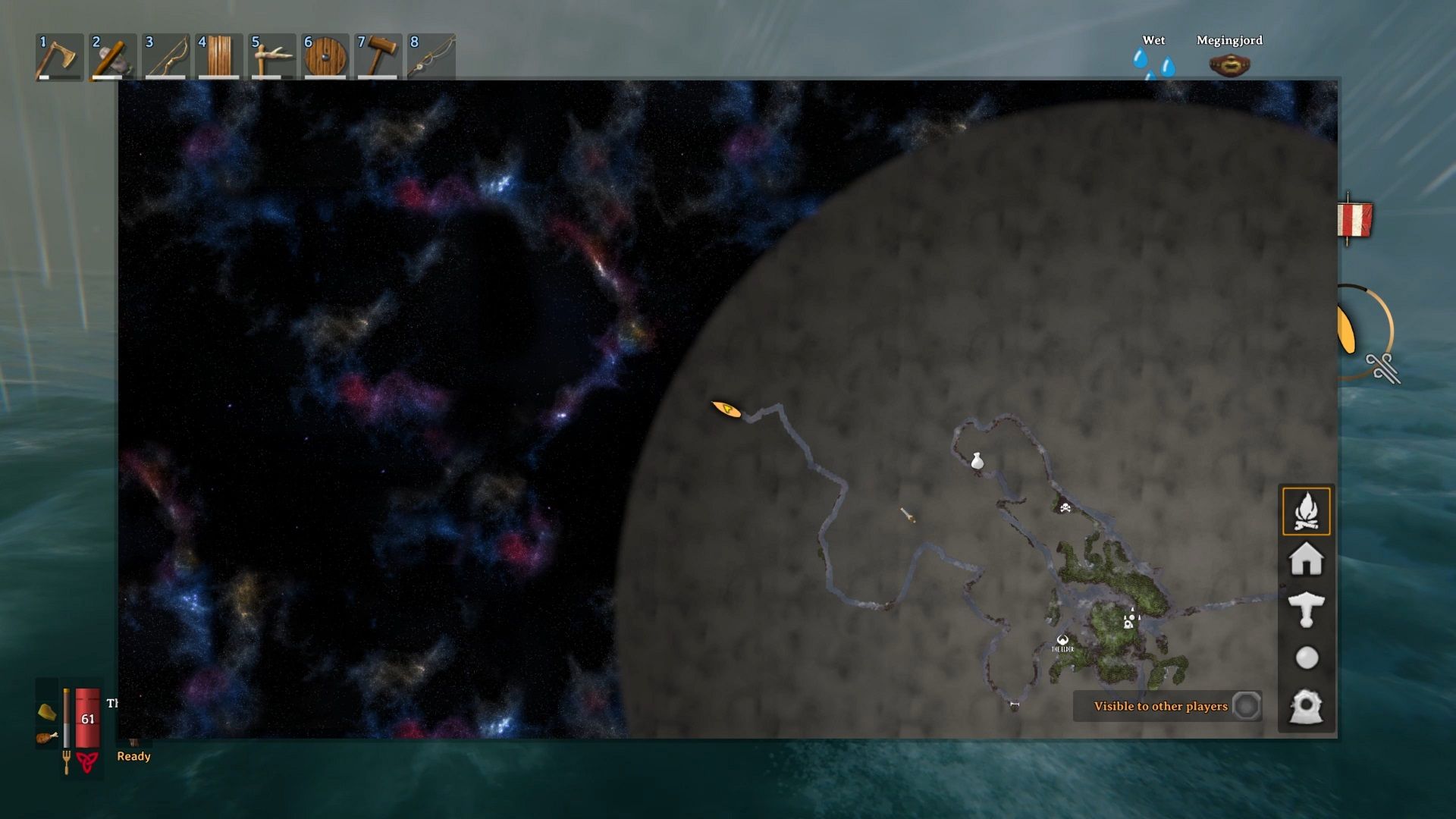
Task: Click the yellow boat marker on map
Action: point(726,409)
